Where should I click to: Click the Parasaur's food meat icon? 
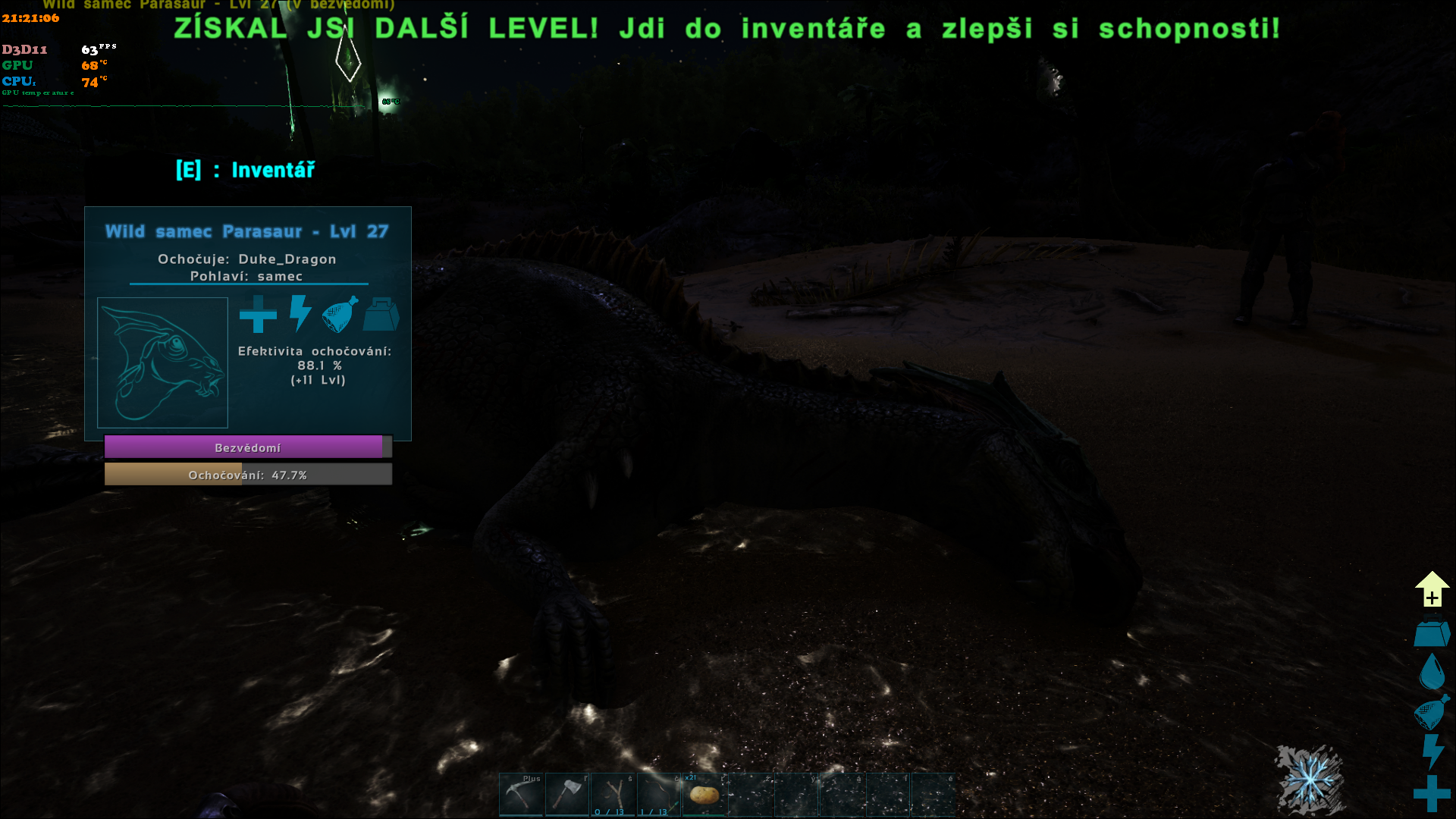click(340, 314)
